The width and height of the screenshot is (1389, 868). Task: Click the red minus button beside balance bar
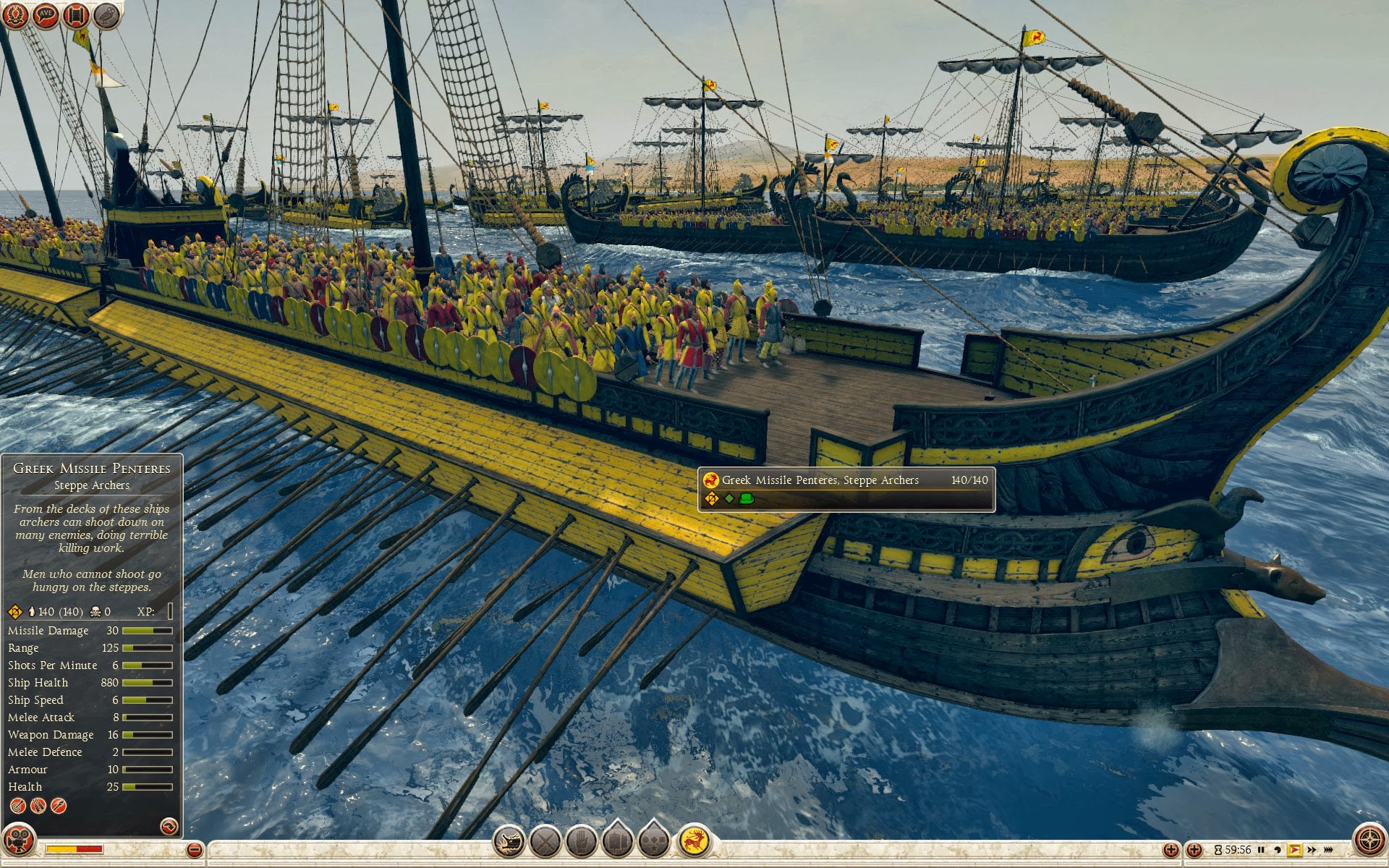tap(195, 850)
